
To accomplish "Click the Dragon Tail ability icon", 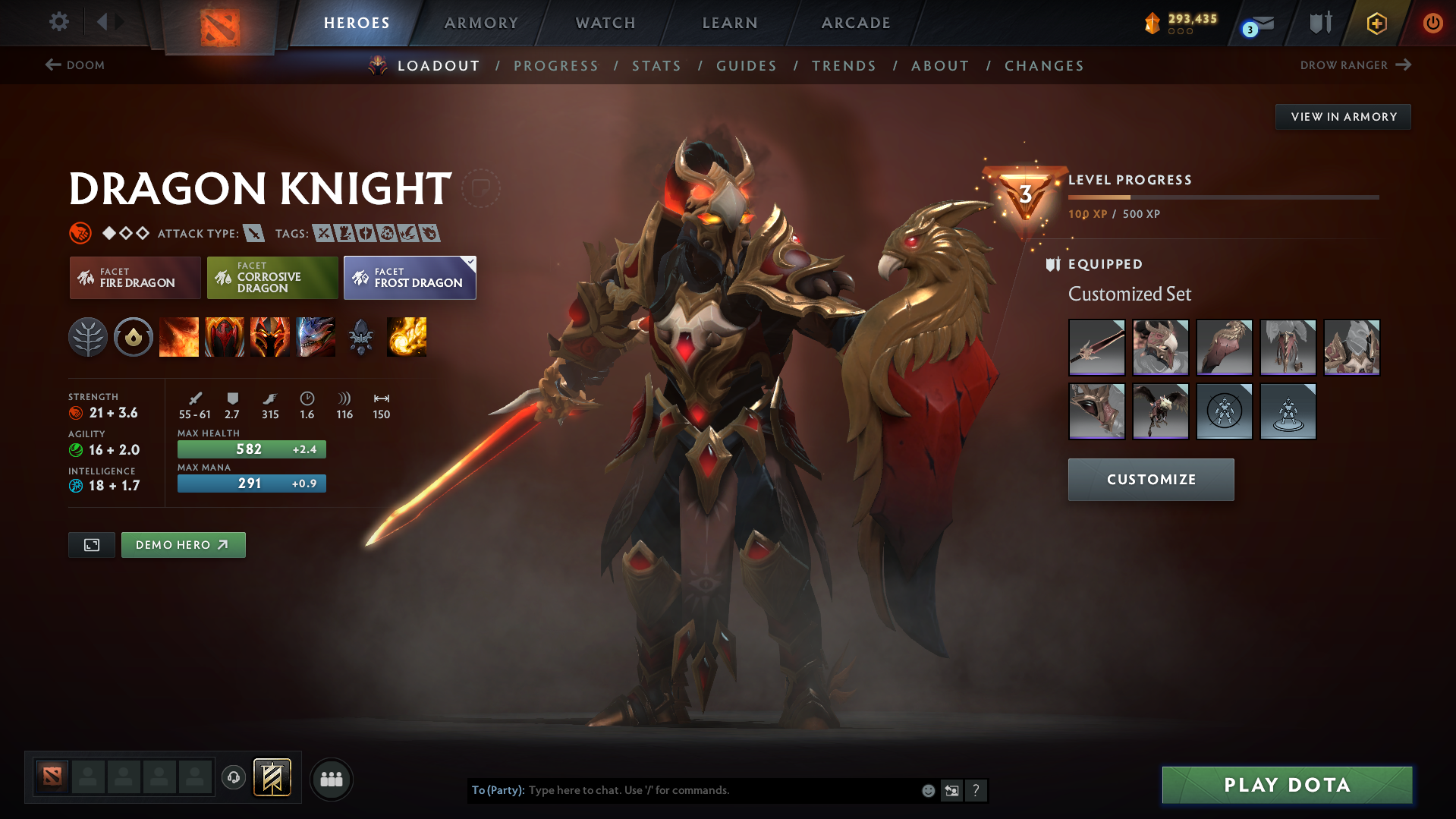I will point(270,337).
